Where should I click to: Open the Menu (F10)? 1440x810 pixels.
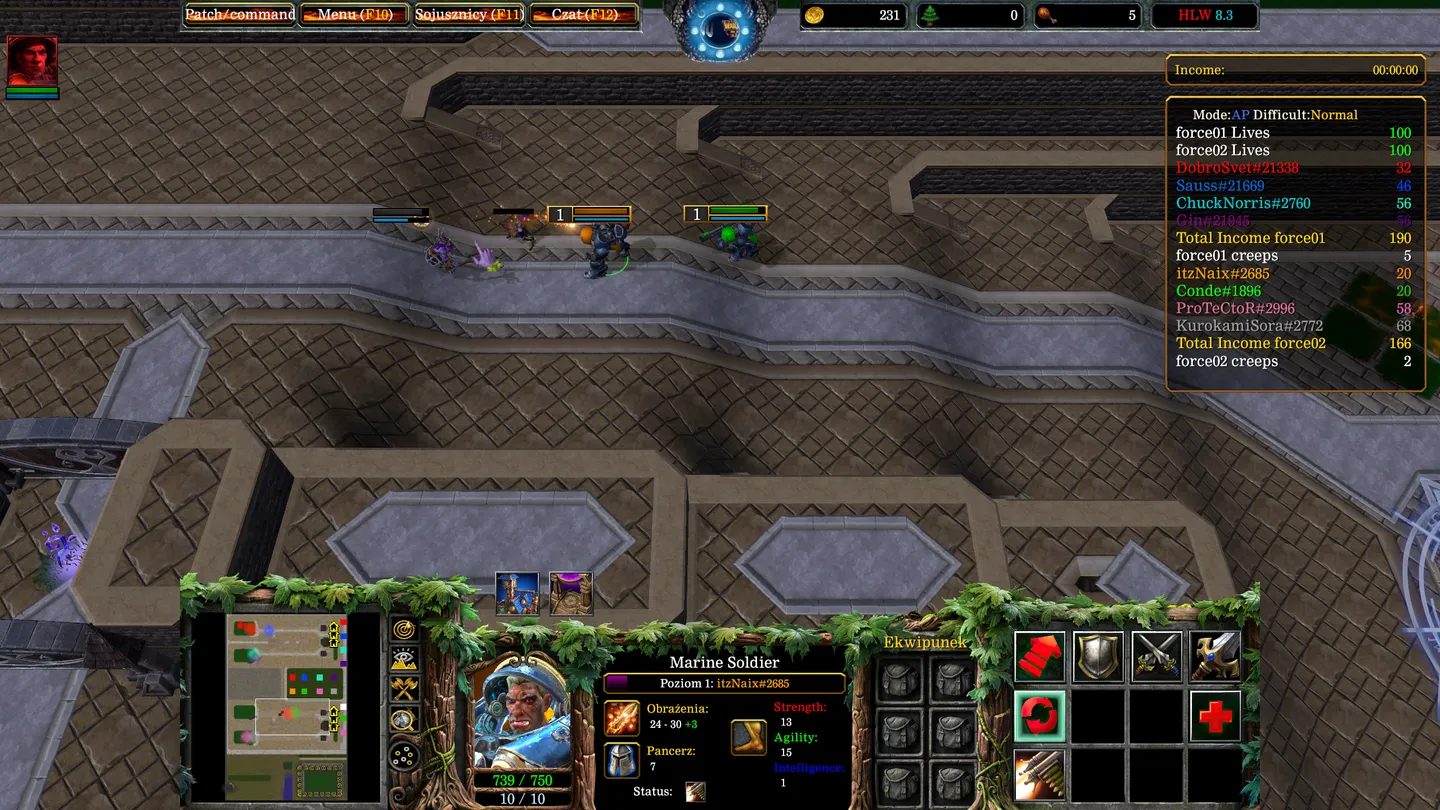(354, 15)
